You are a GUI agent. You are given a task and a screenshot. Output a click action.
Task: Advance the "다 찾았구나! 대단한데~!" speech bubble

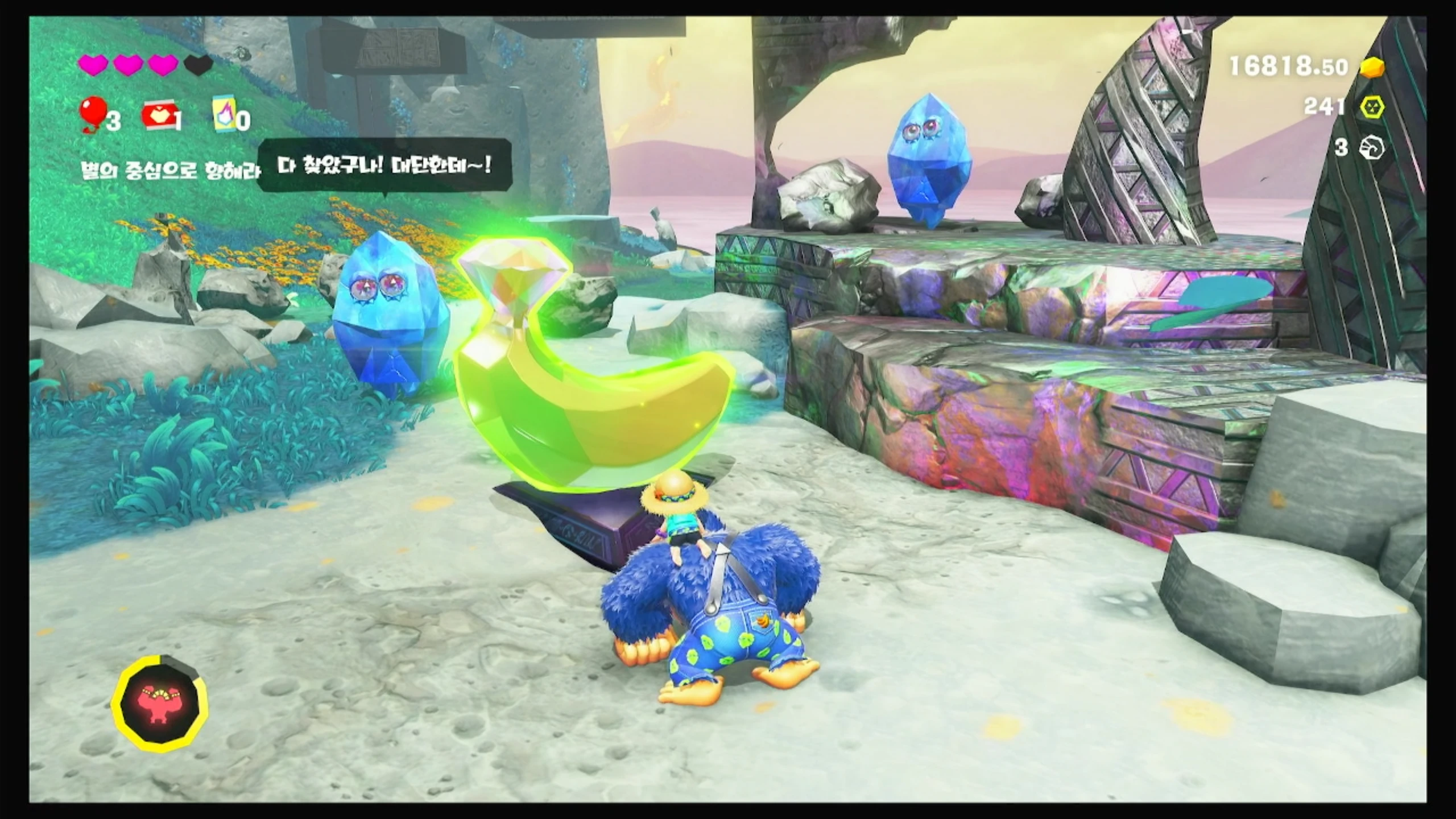pyautogui.click(x=385, y=166)
